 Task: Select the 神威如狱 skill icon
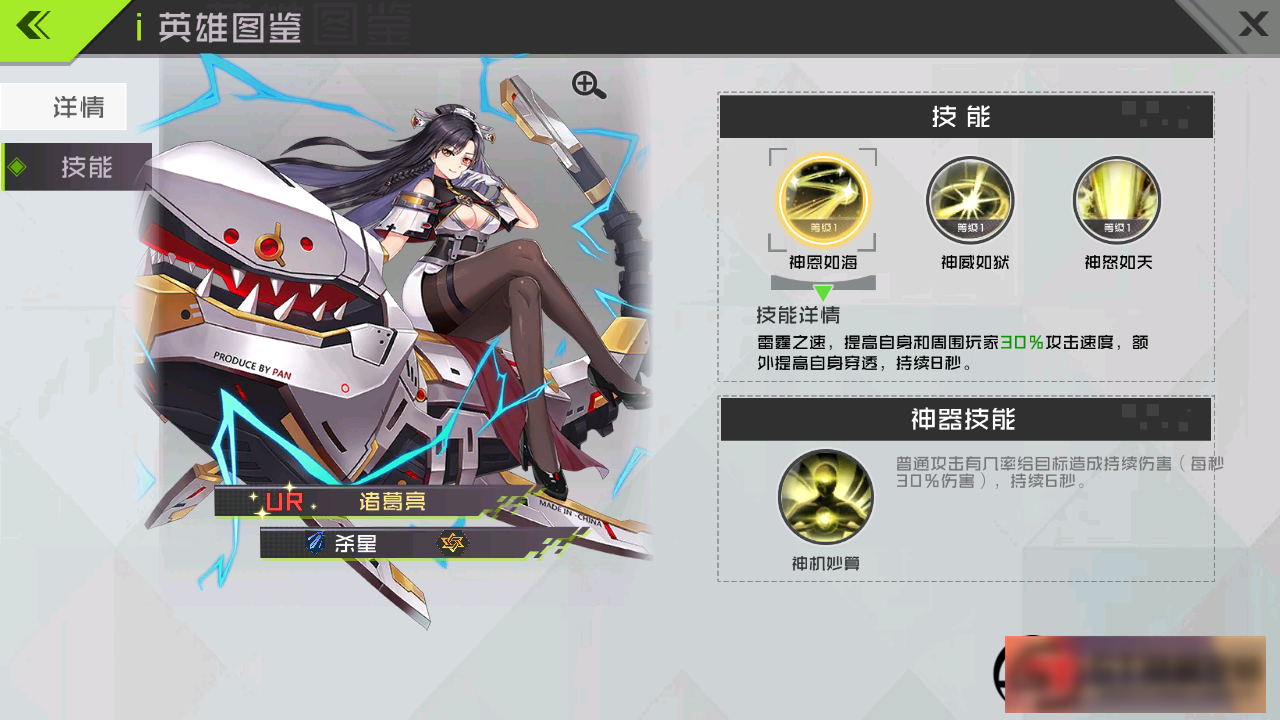pyautogui.click(x=968, y=200)
